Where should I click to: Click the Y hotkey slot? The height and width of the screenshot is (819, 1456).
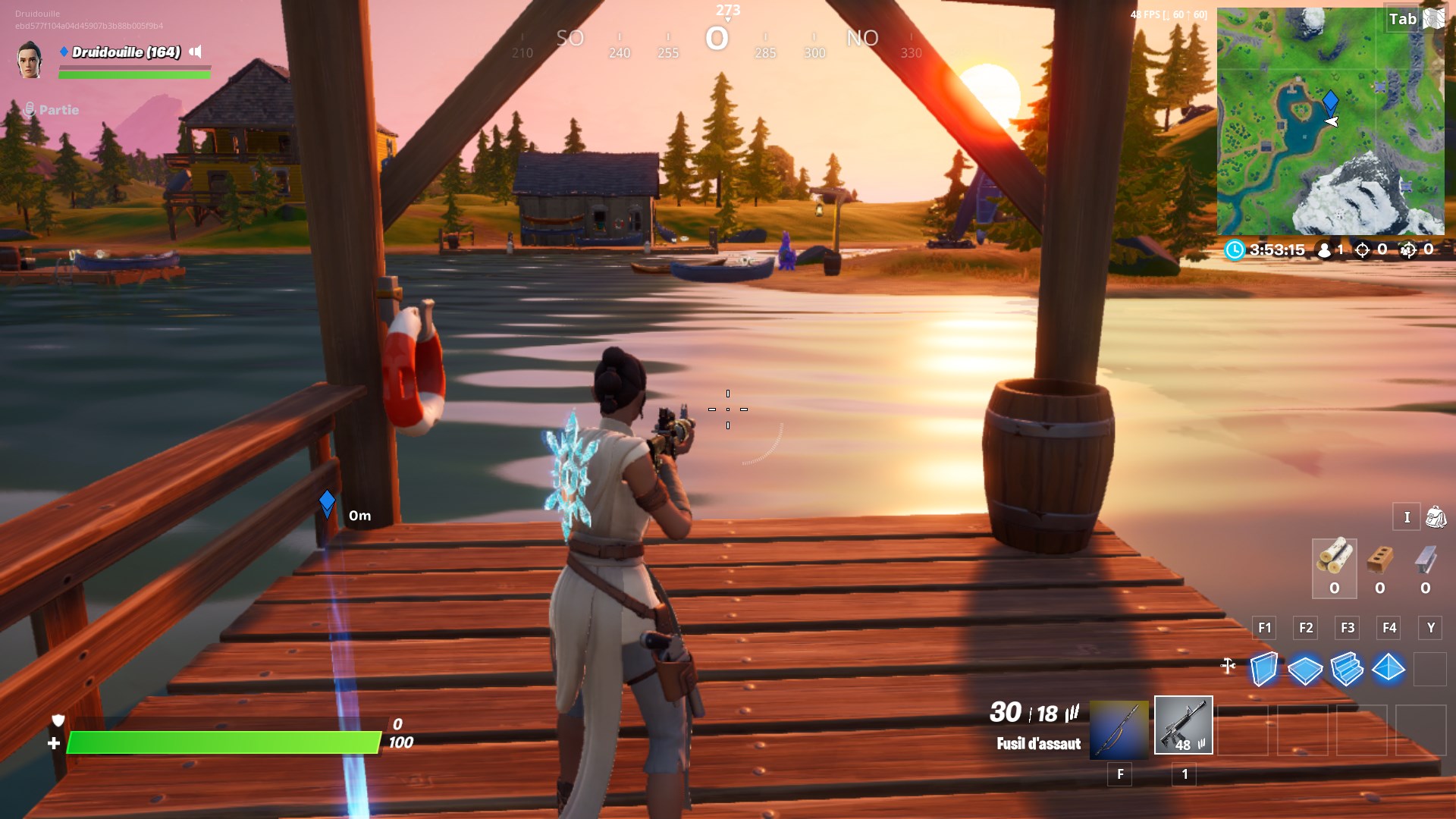[1430, 628]
